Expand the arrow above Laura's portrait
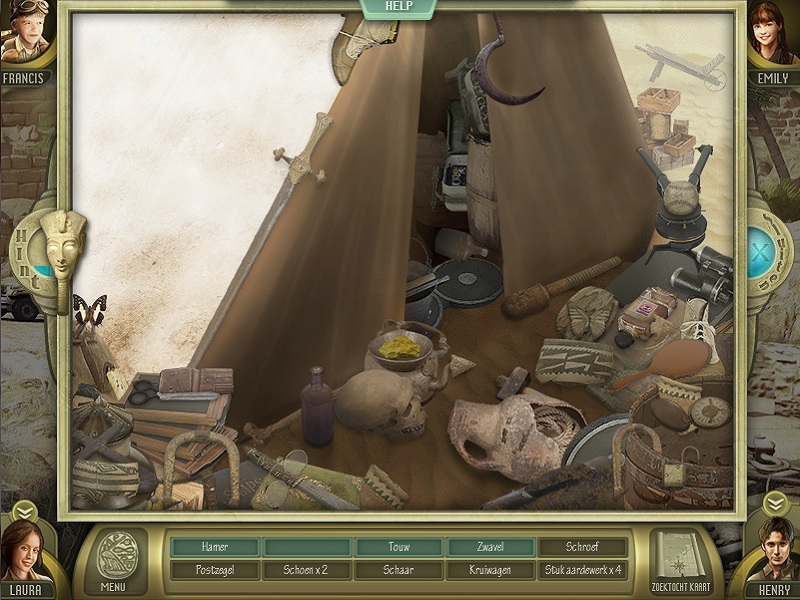800x600 pixels. (24, 511)
